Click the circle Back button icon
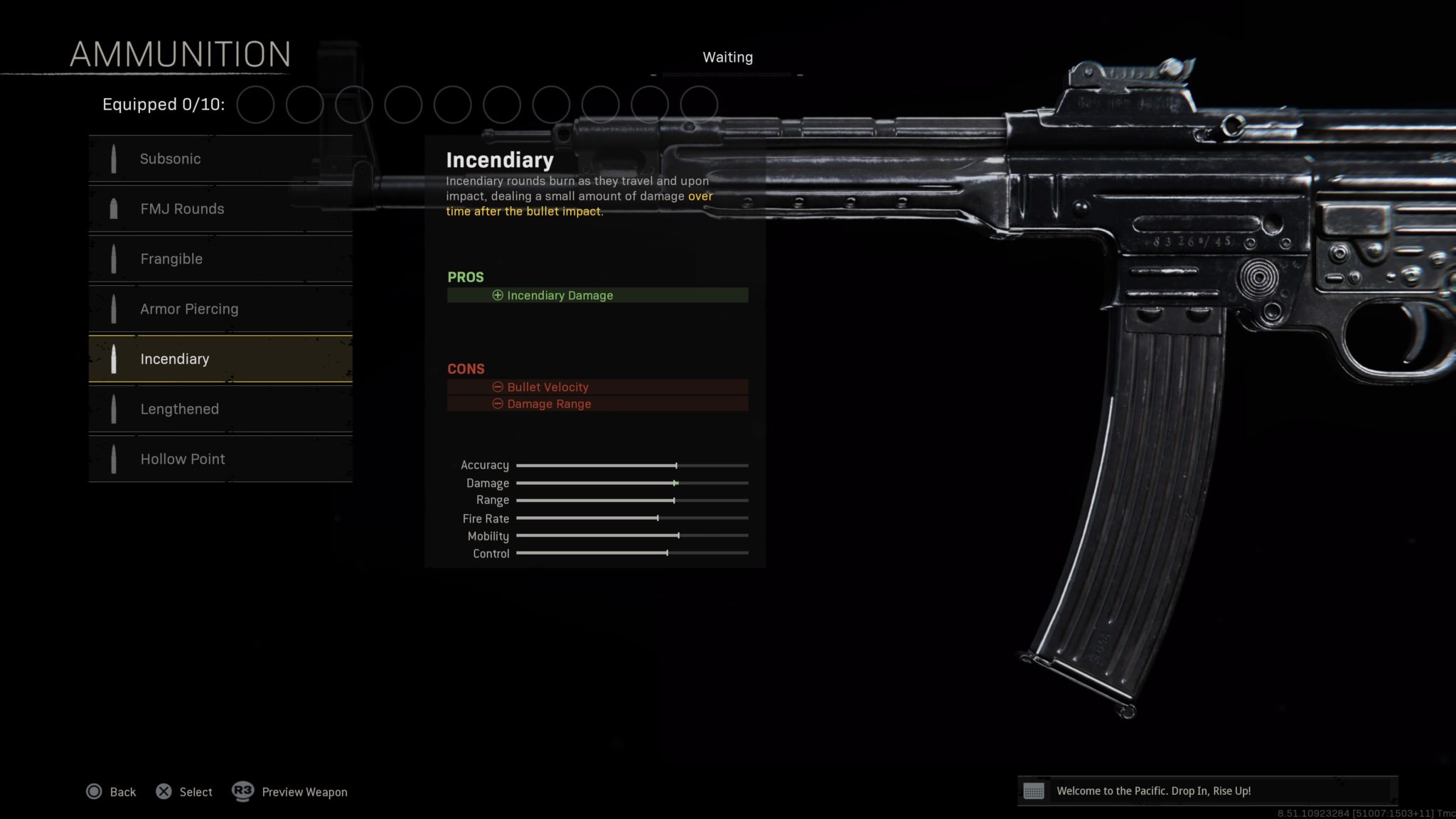 point(93,791)
